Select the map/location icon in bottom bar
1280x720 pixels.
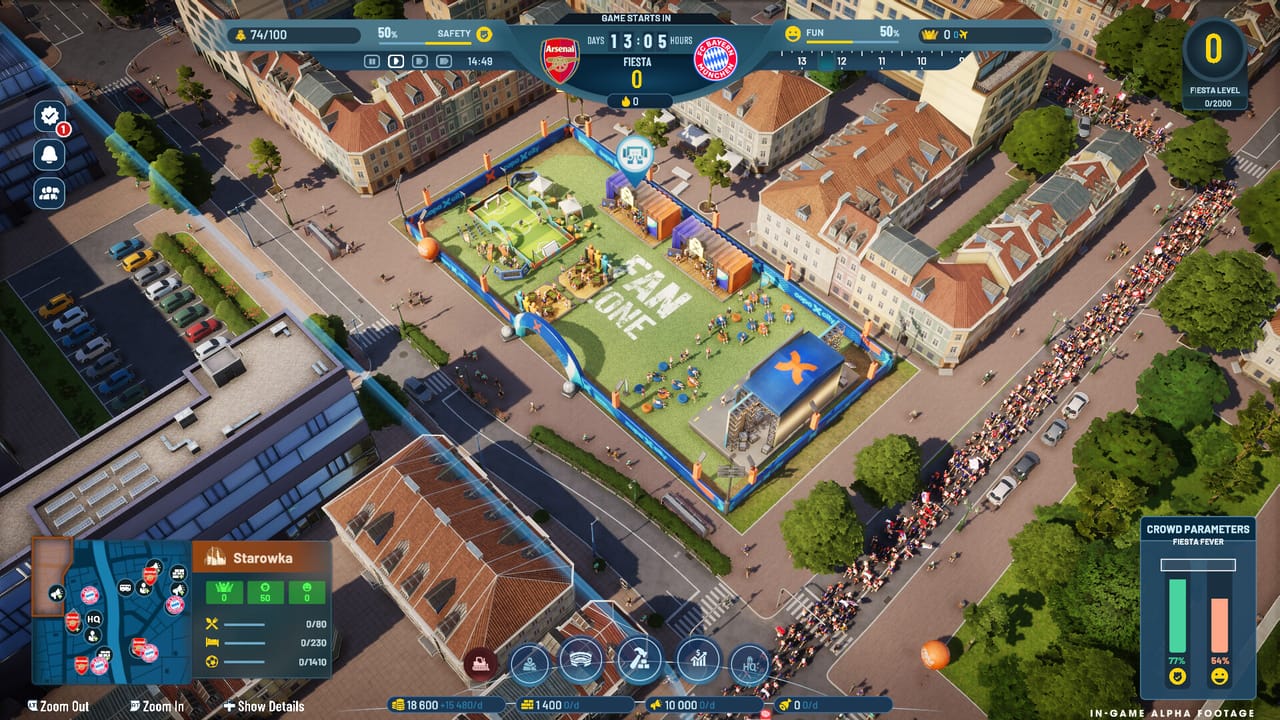(x=529, y=662)
